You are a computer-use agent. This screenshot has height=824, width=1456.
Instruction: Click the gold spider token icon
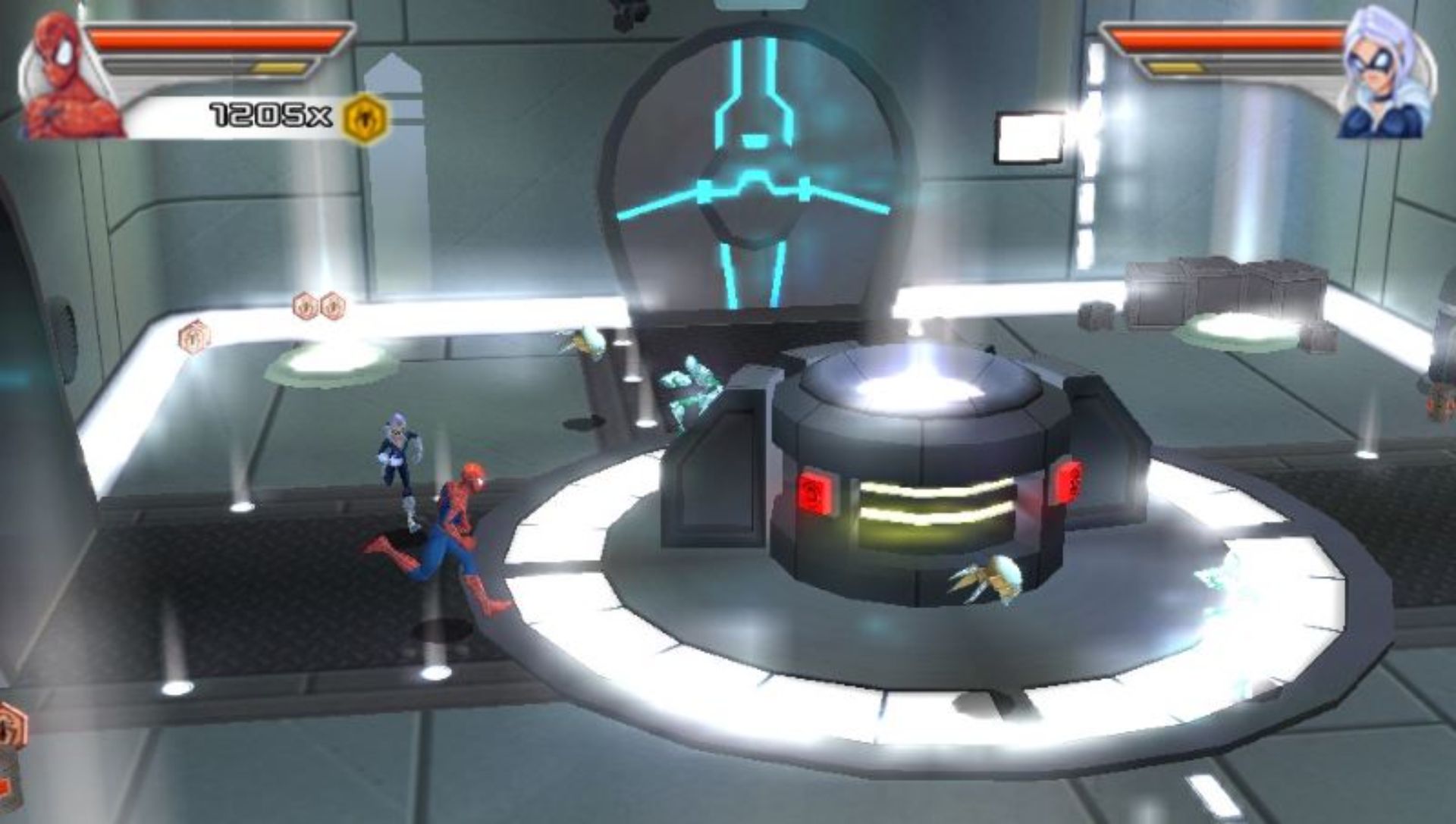pos(365,117)
